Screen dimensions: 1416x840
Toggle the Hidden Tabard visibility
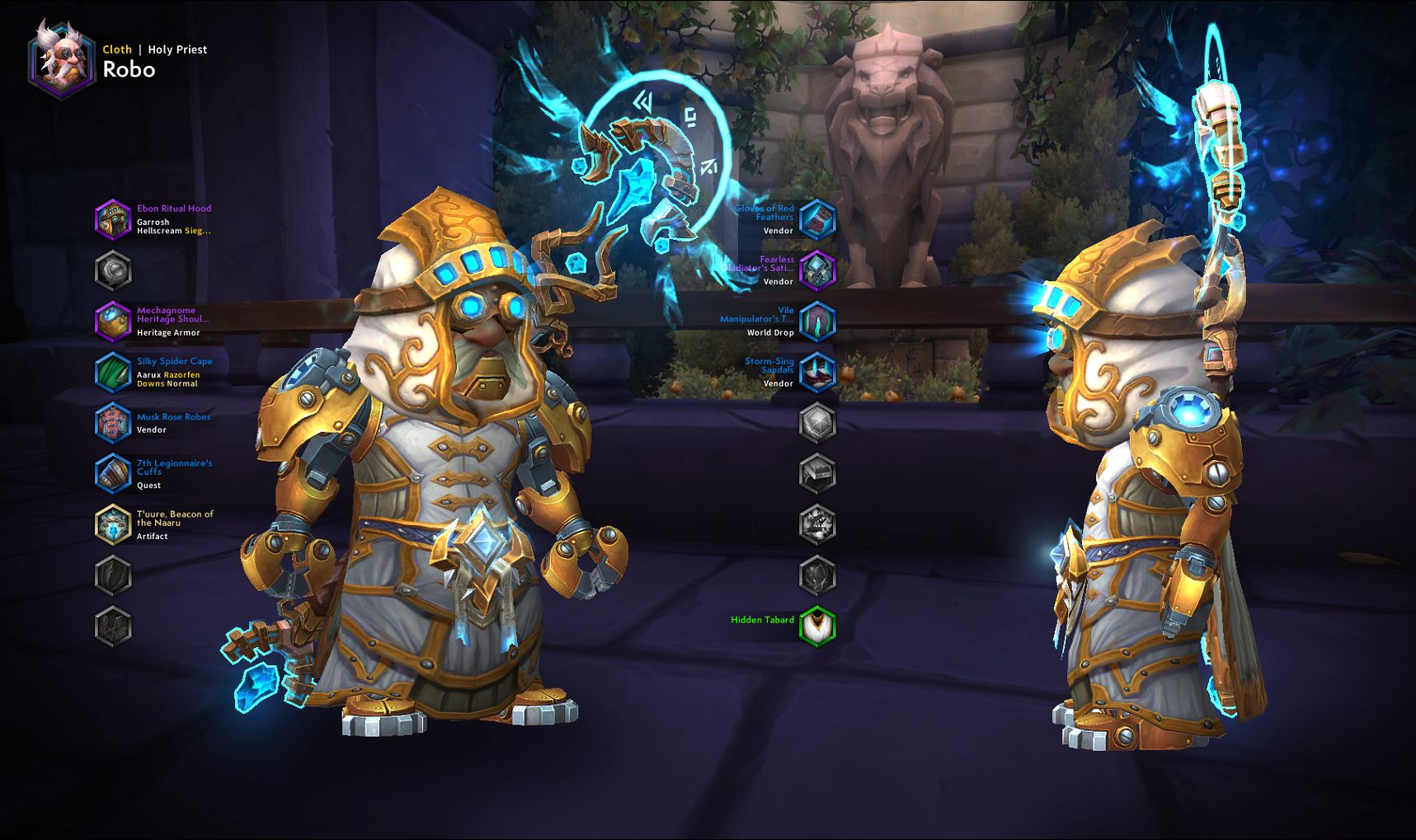point(817,625)
